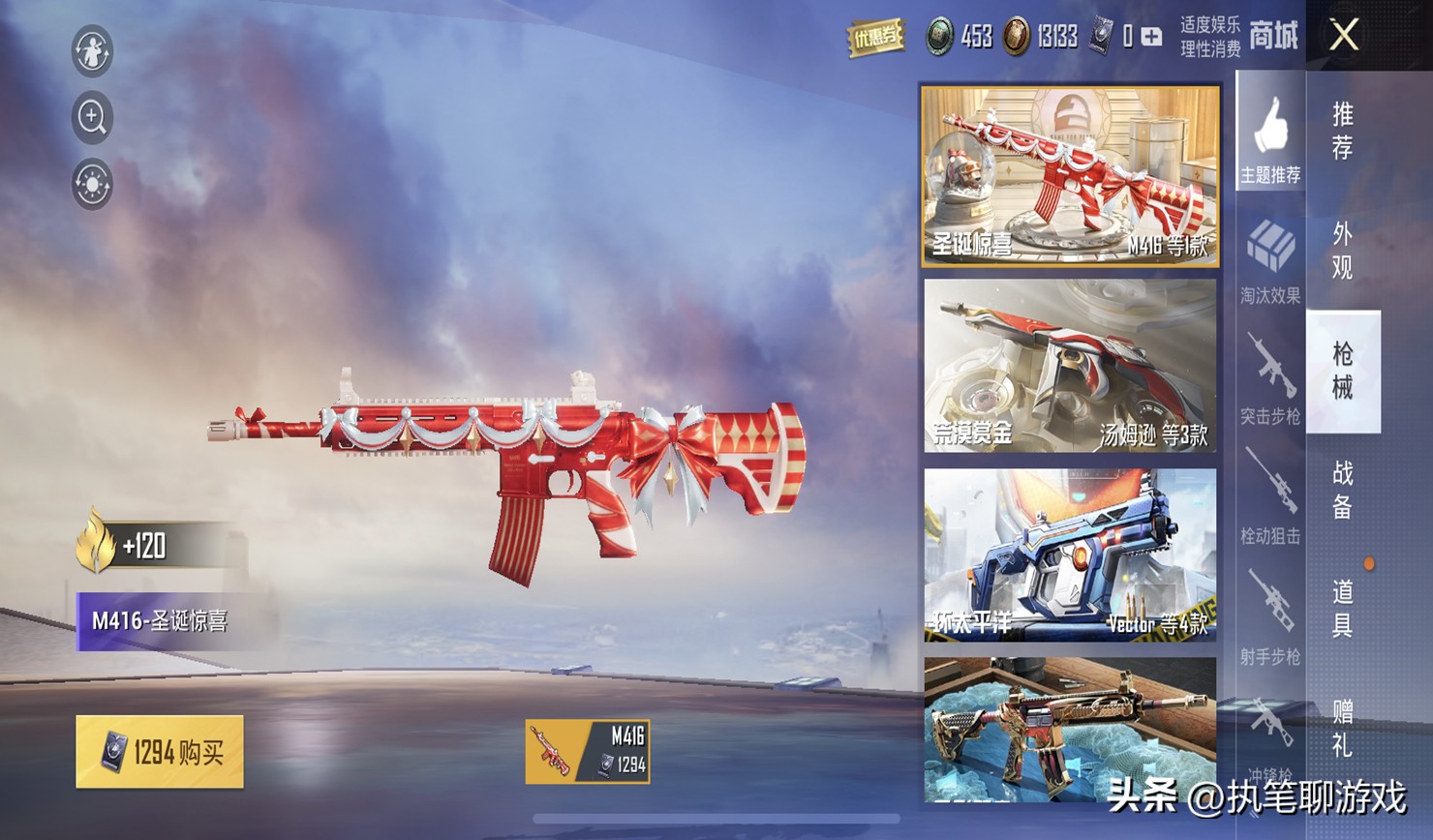1433x840 pixels.
Task: Open the 外观 appearance tab
Action: 1342,251
